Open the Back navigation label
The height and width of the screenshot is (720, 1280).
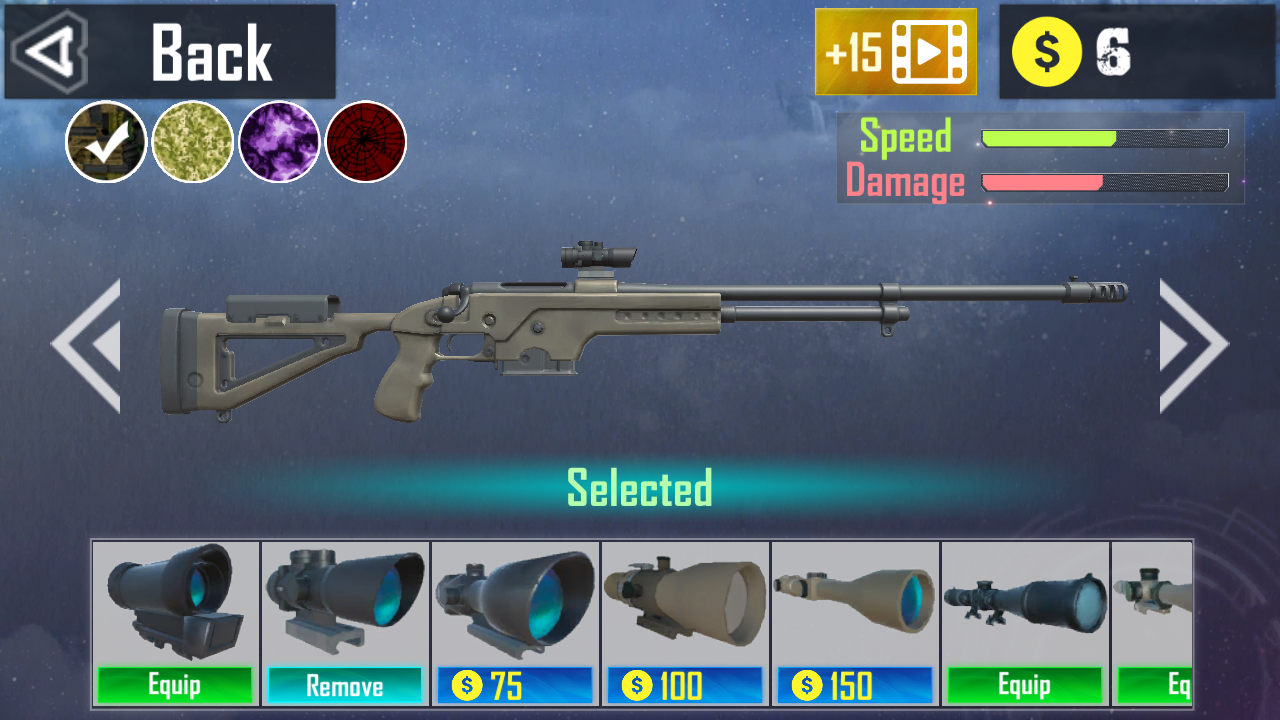[211, 50]
